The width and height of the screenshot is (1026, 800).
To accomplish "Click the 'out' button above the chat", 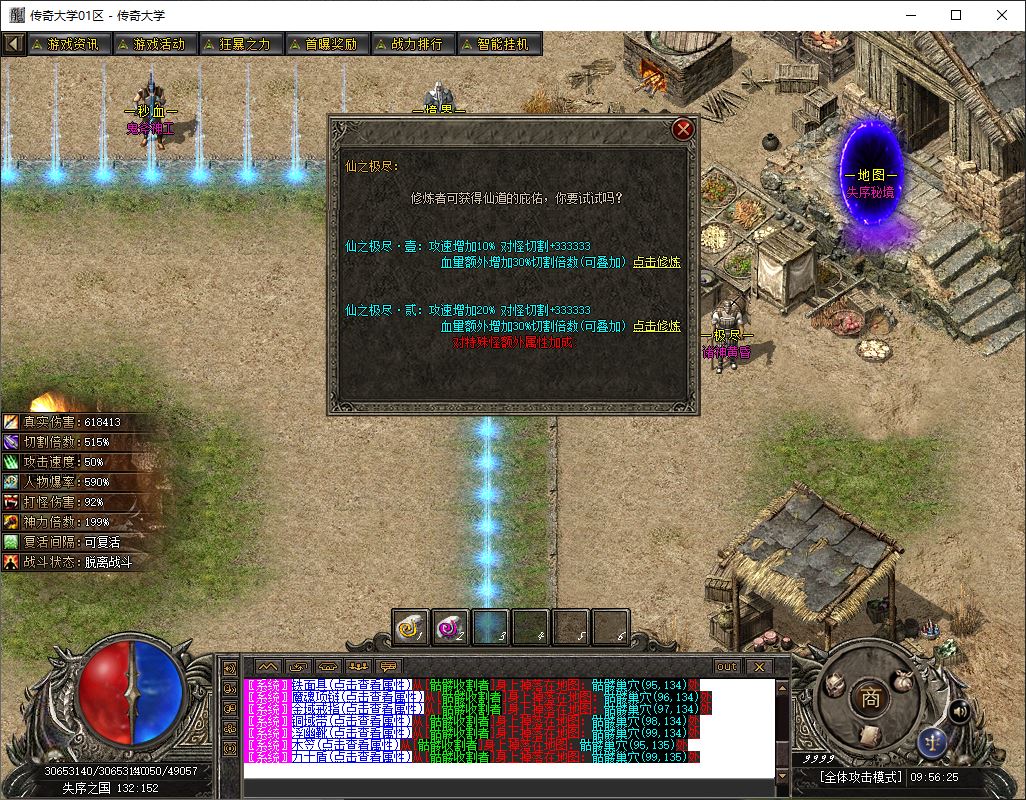I will tap(727, 667).
